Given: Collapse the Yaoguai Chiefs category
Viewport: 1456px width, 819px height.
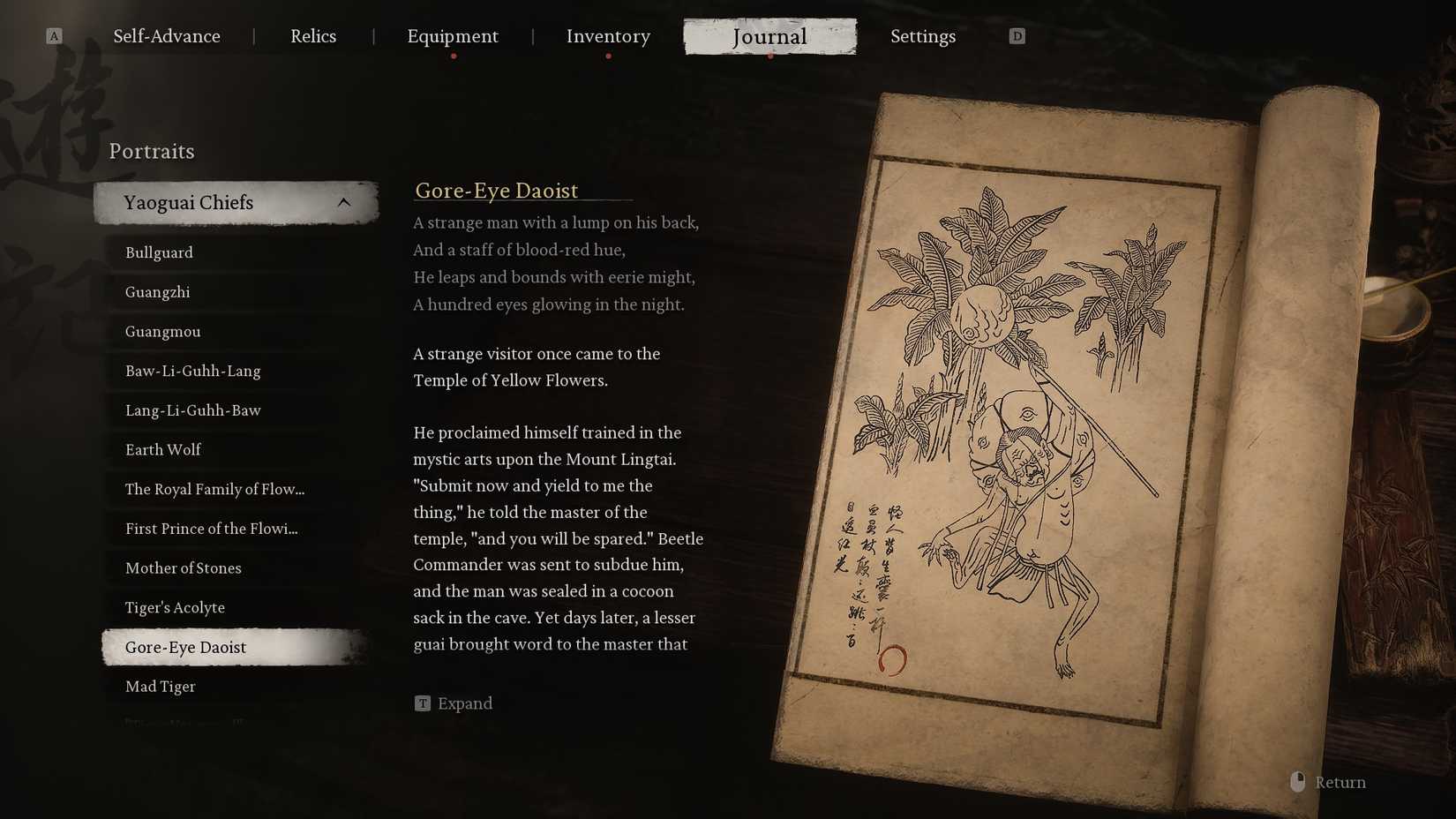Looking at the screenshot, I should (x=236, y=202).
